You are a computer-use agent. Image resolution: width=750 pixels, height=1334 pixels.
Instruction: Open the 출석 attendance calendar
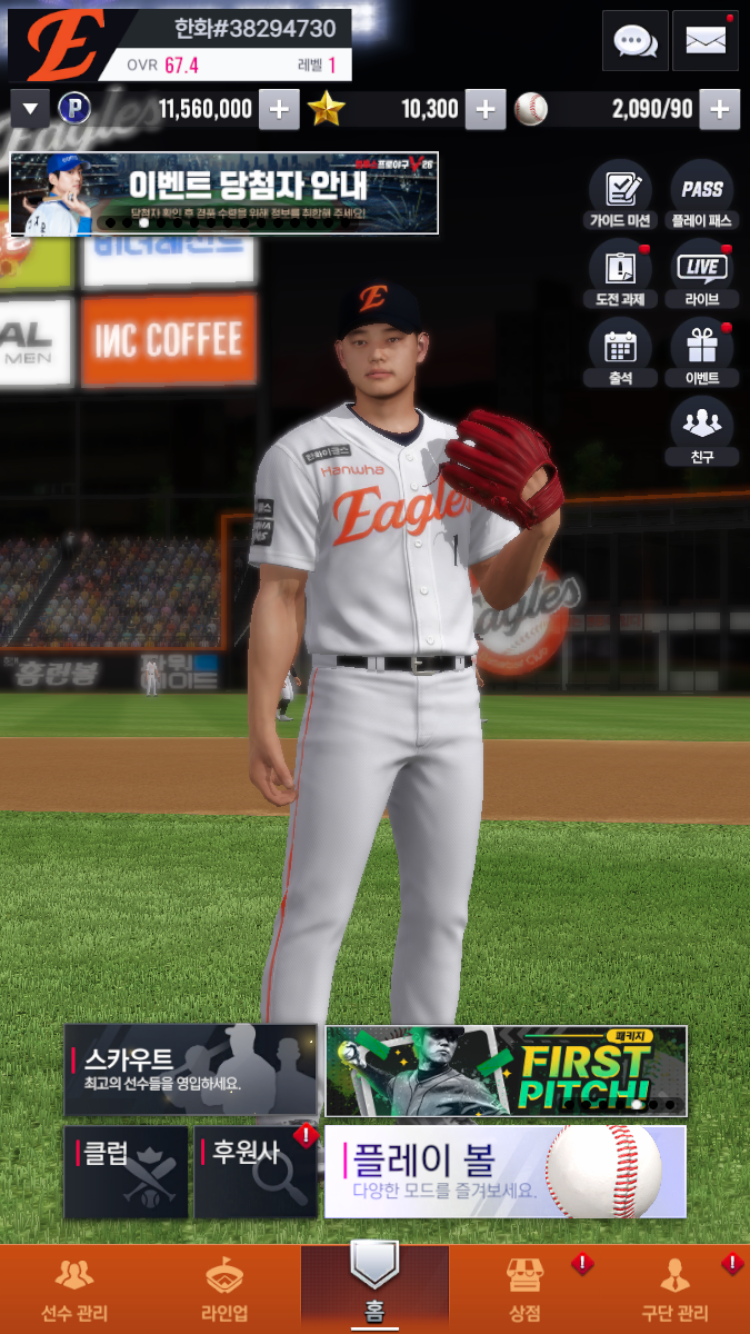point(620,353)
